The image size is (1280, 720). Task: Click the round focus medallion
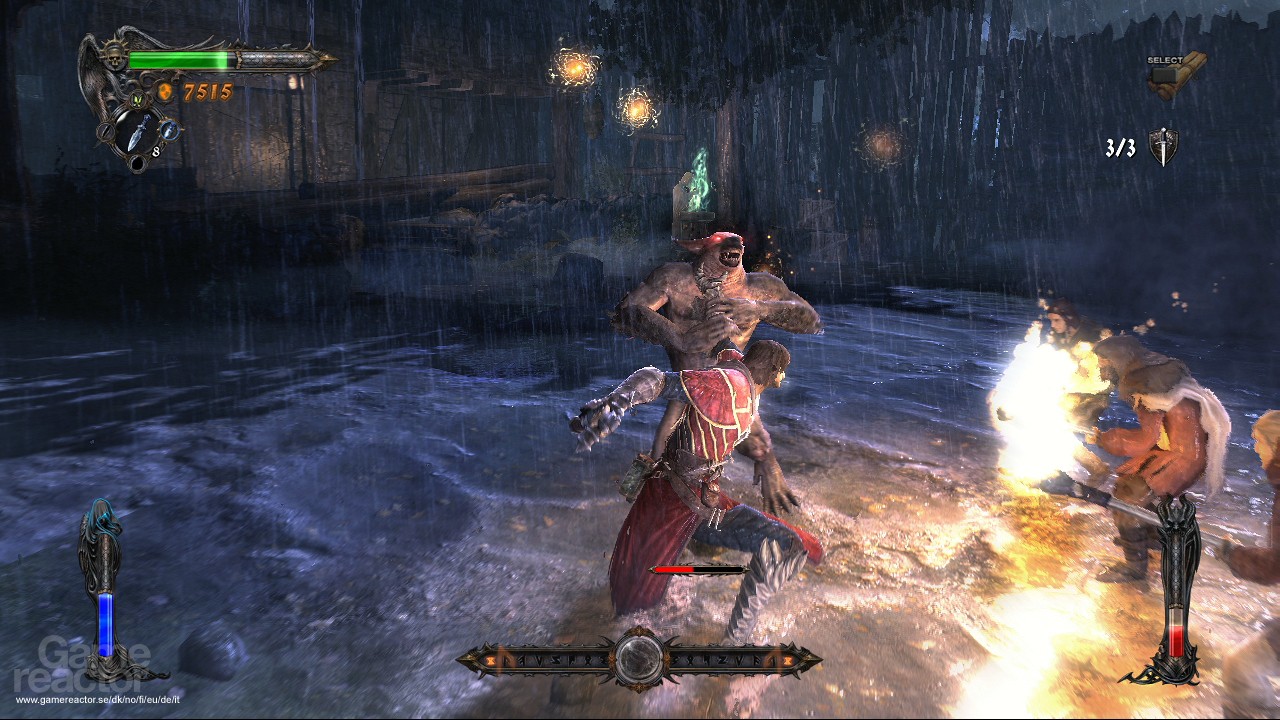click(x=638, y=659)
